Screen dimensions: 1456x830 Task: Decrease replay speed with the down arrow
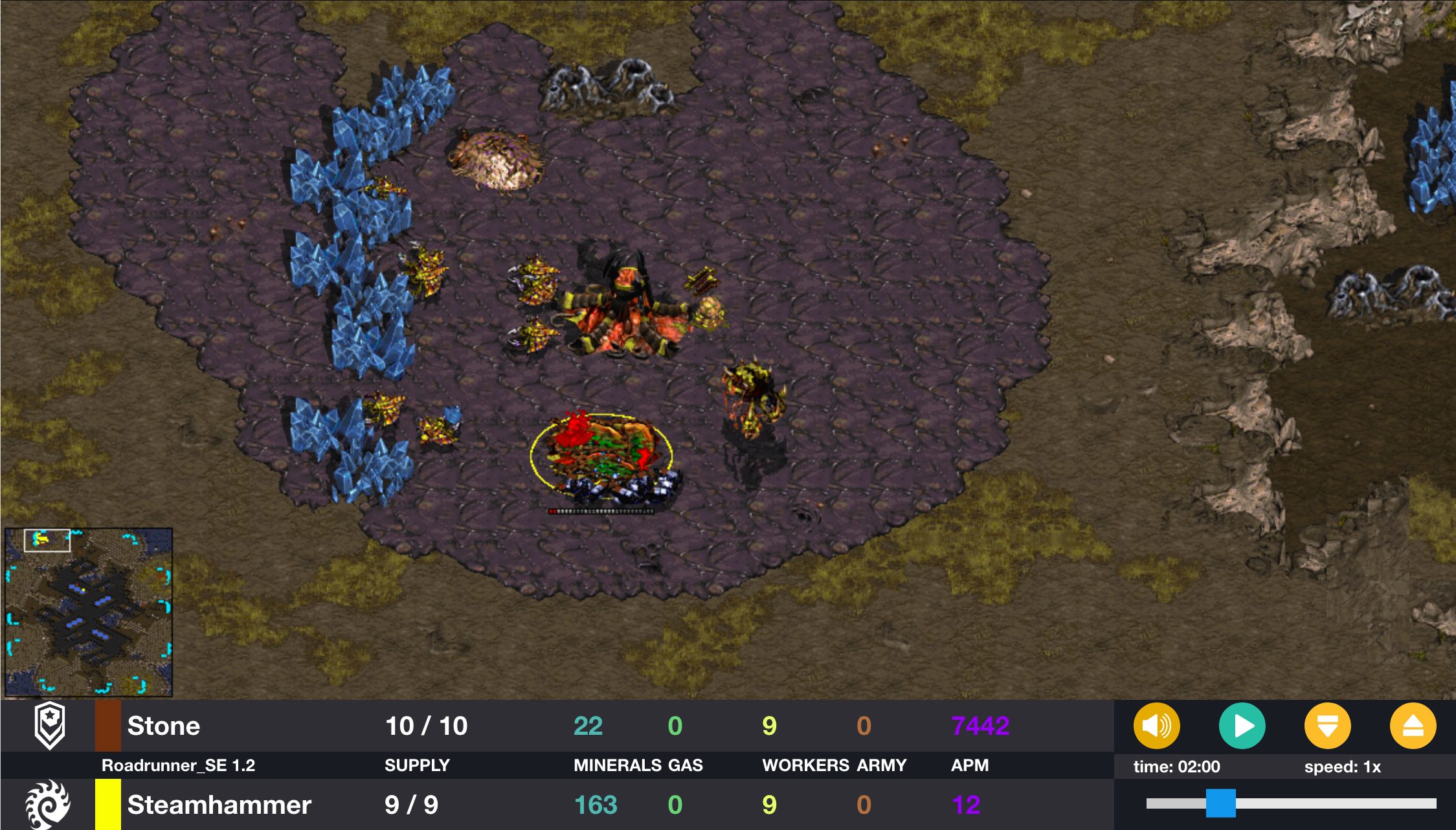point(1327,726)
